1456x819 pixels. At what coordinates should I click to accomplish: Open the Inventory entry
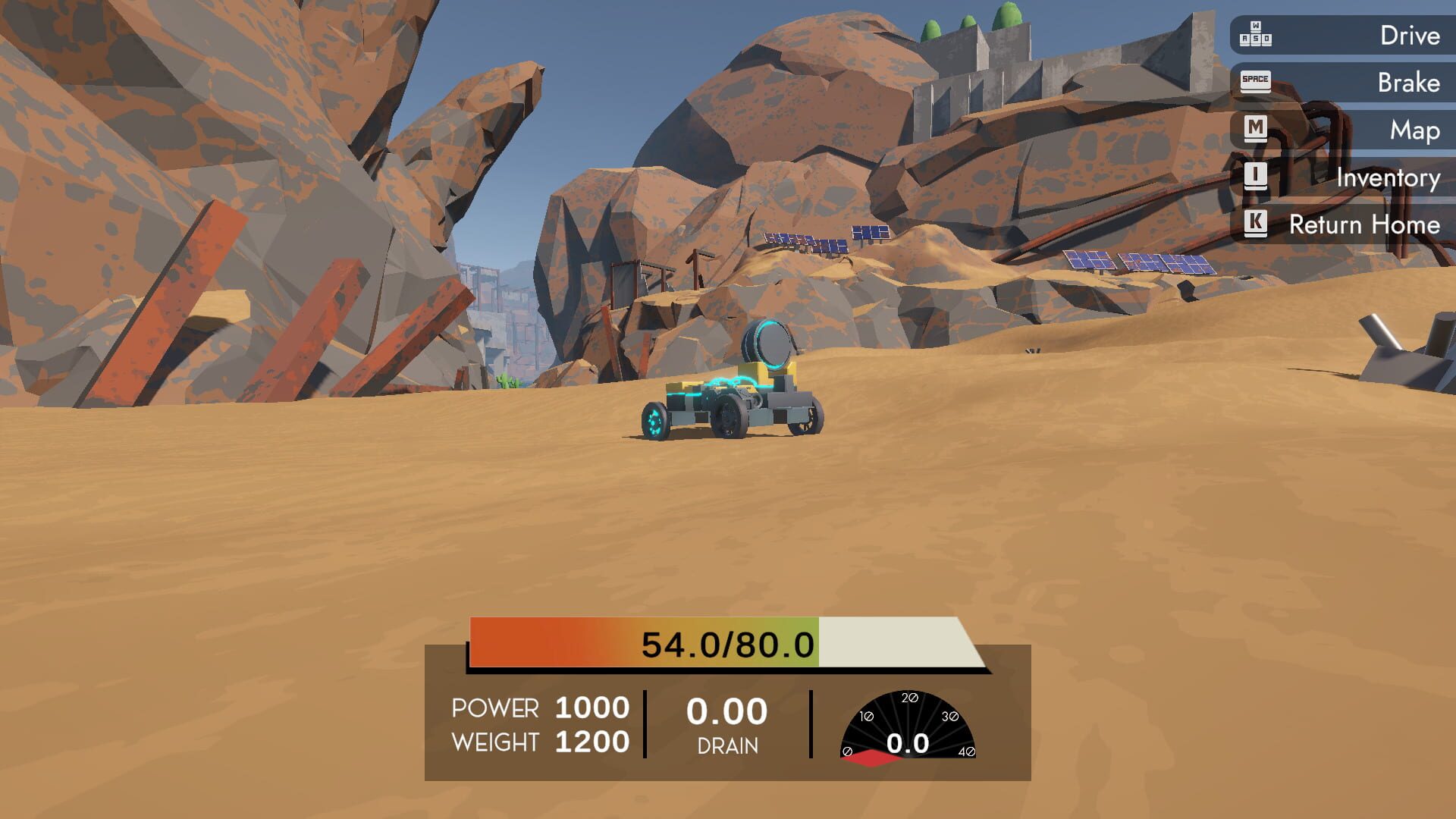coord(1388,177)
